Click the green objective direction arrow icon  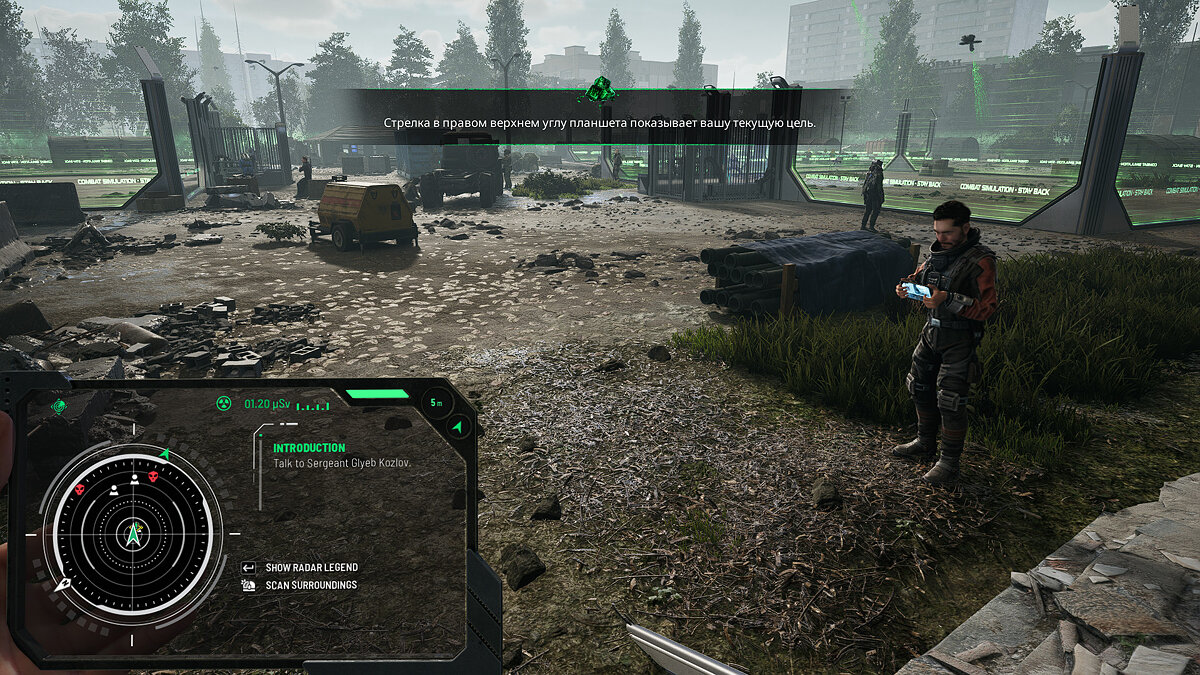[x=459, y=427]
